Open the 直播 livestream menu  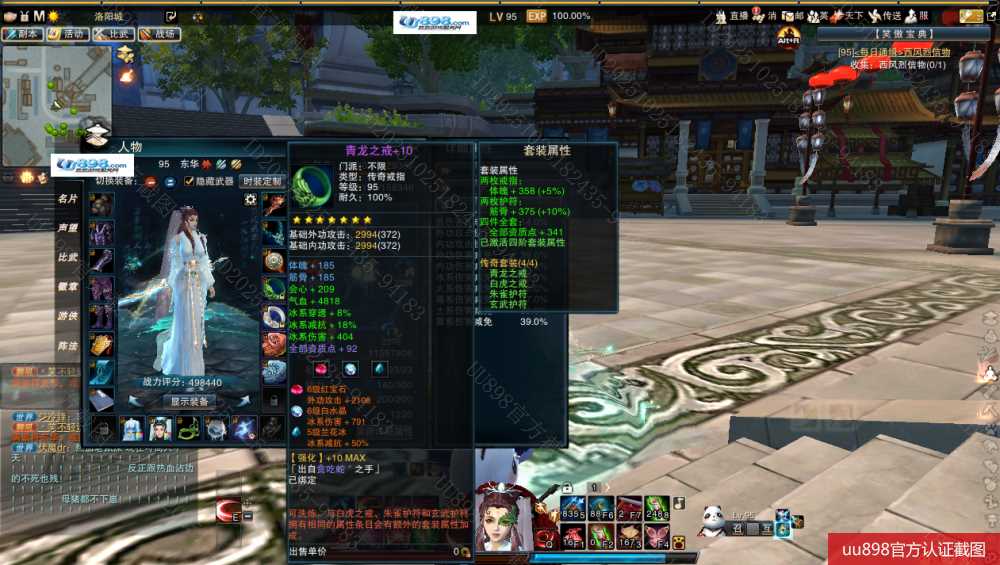point(733,16)
